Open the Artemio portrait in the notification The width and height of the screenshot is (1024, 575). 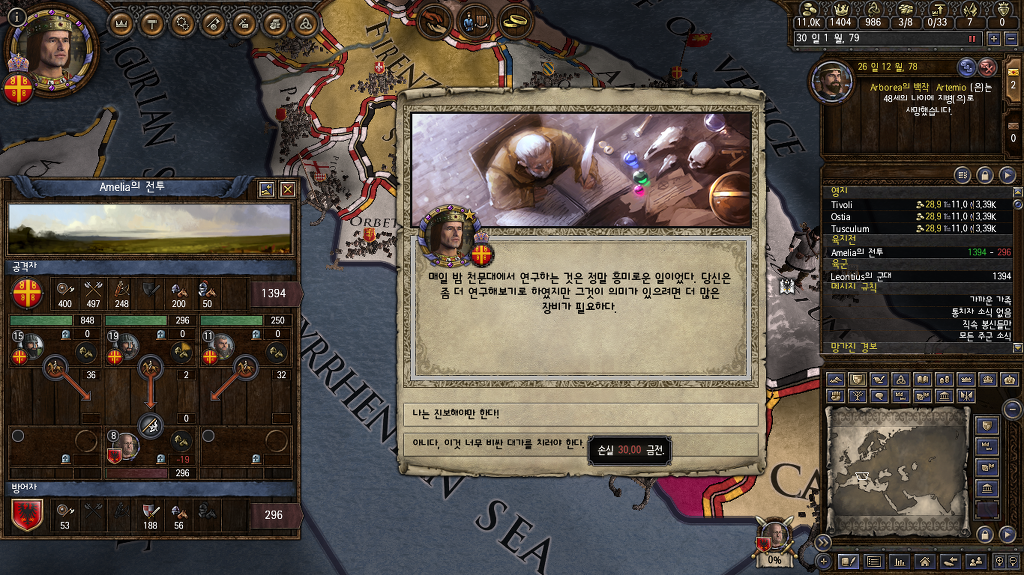[832, 82]
